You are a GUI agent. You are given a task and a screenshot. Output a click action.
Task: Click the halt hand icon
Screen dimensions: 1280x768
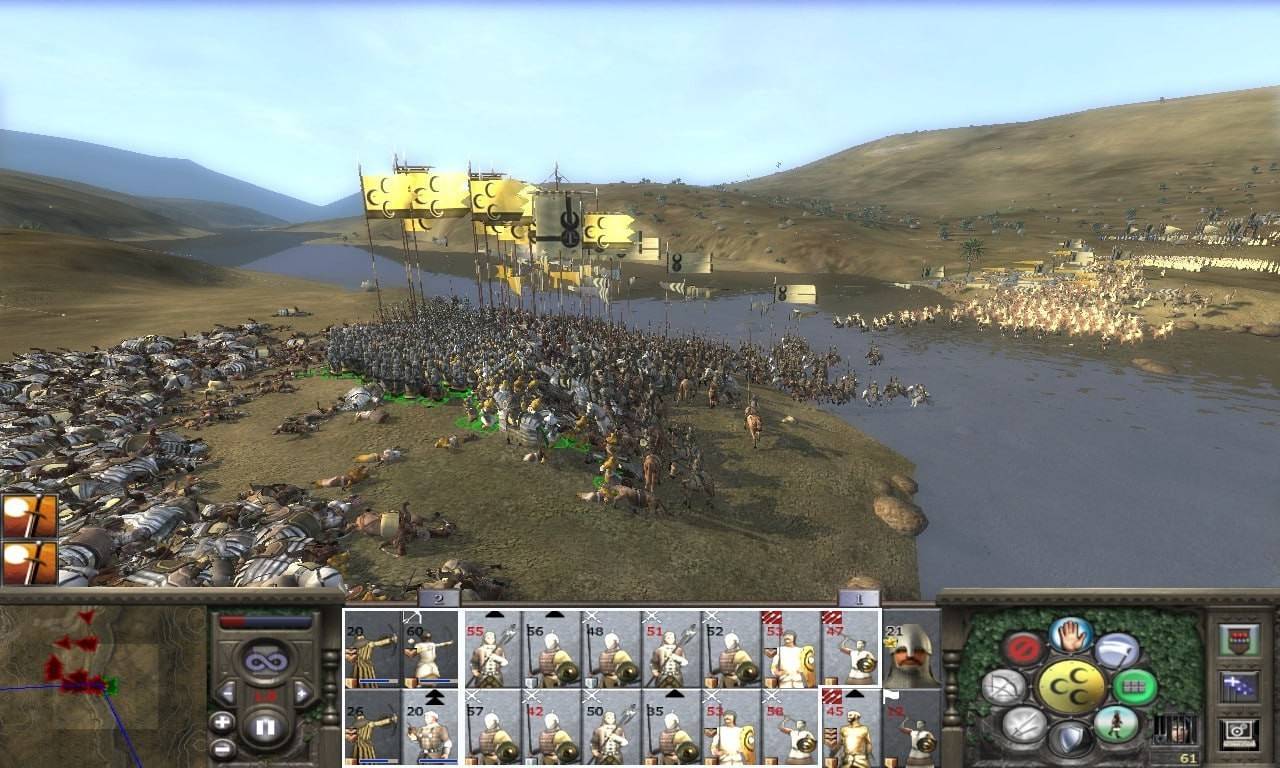pyautogui.click(x=1070, y=635)
